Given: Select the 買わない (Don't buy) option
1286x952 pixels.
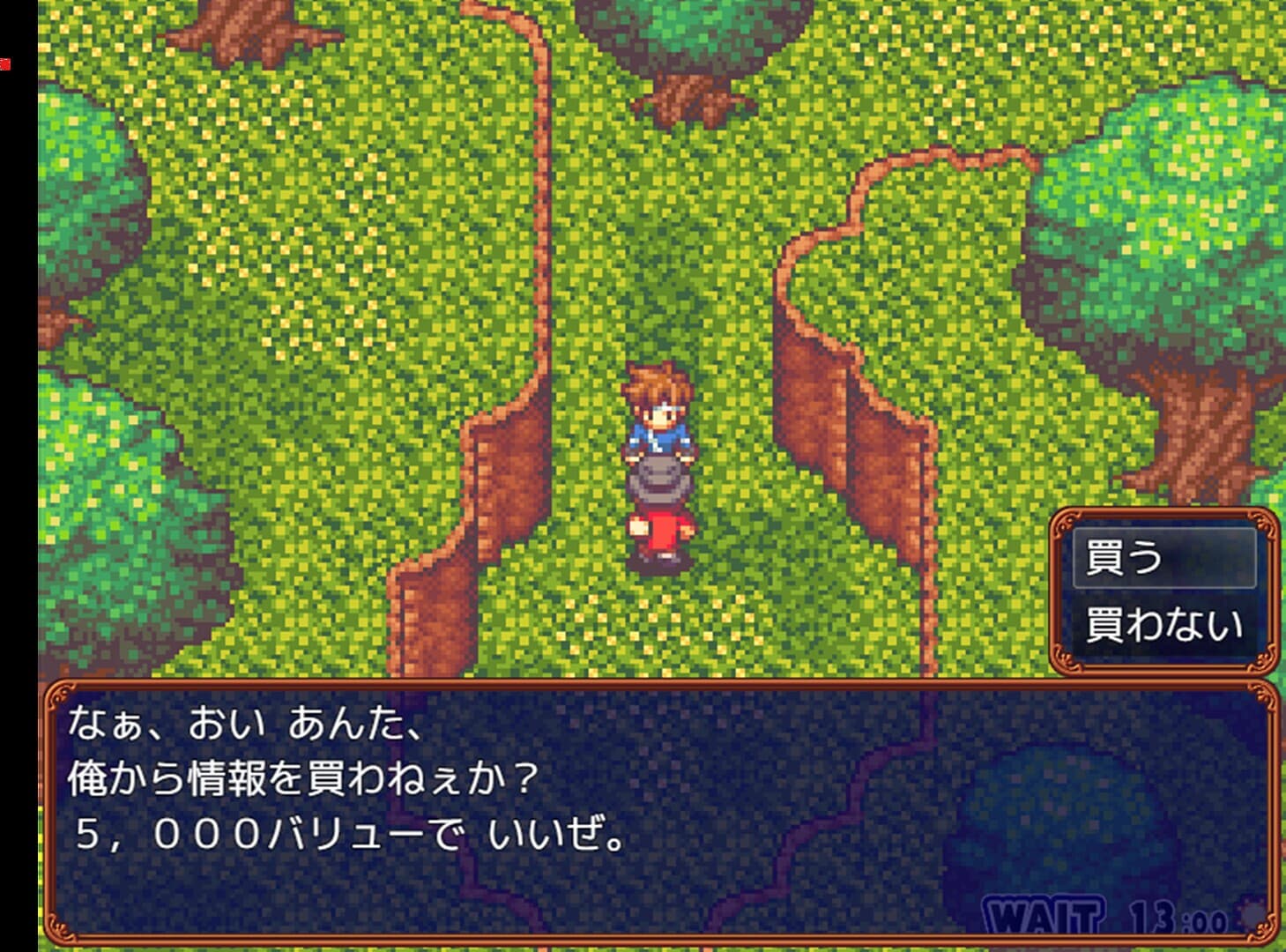Looking at the screenshot, I should pos(1163,622).
